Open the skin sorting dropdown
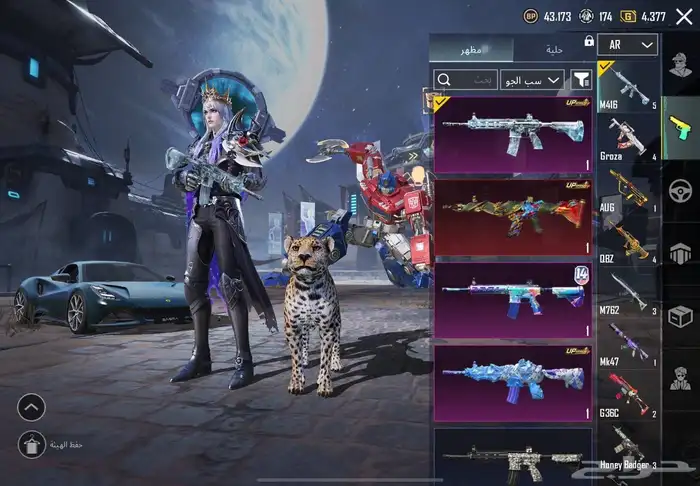Viewport: 700px width, 486px height. 532,79
